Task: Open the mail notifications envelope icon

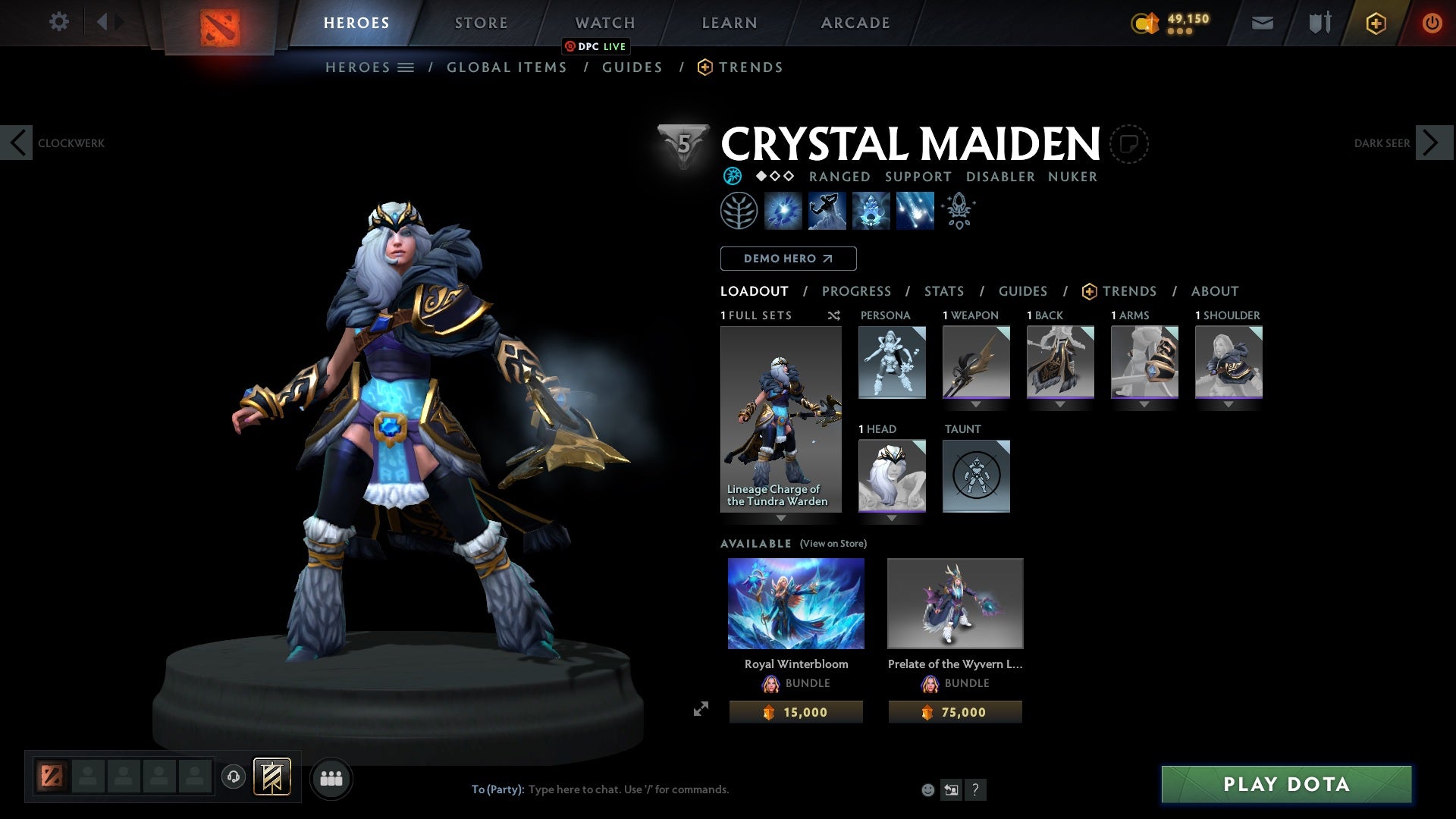Action: (1261, 22)
